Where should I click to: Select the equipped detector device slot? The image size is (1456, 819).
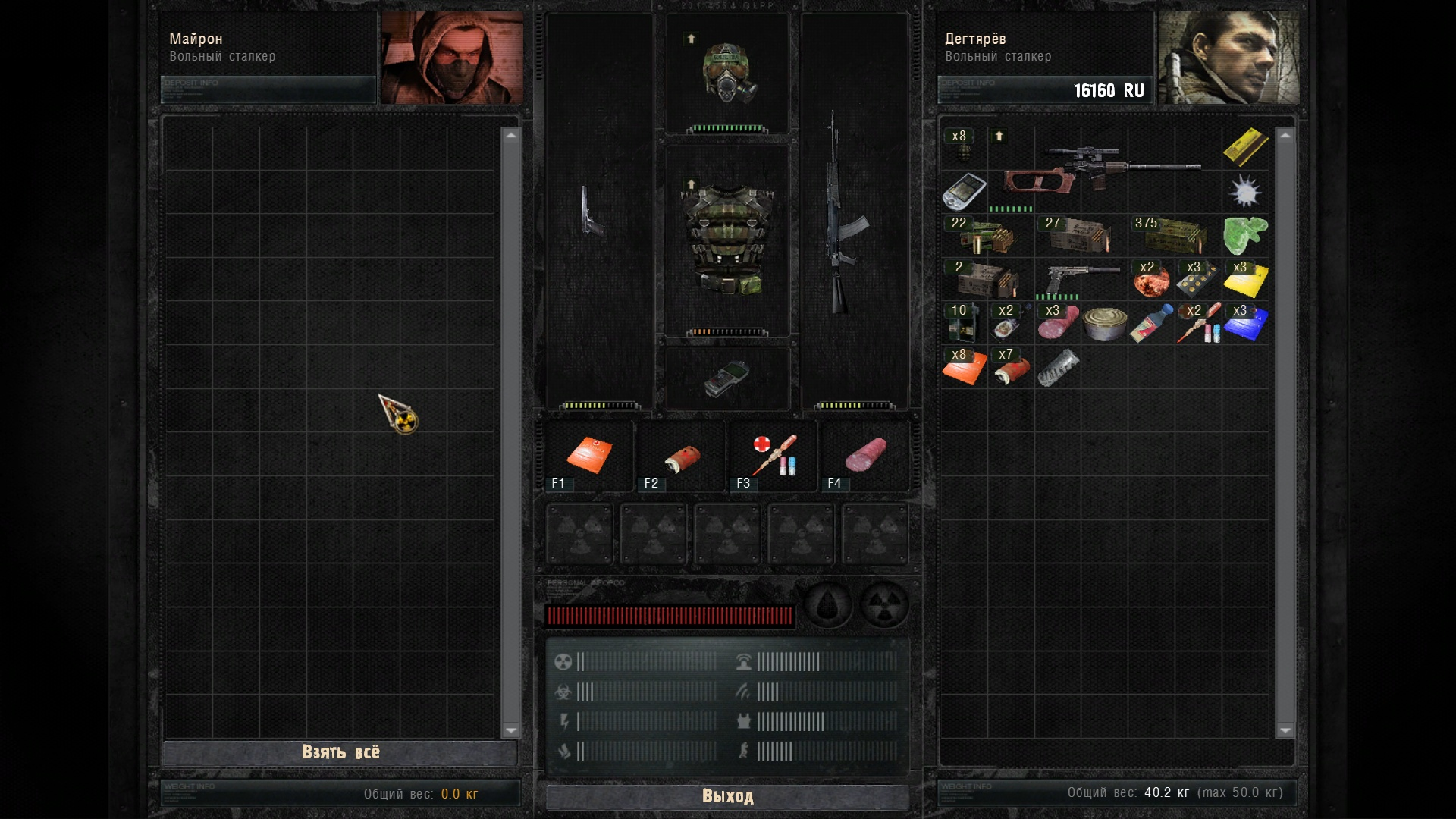[726, 378]
